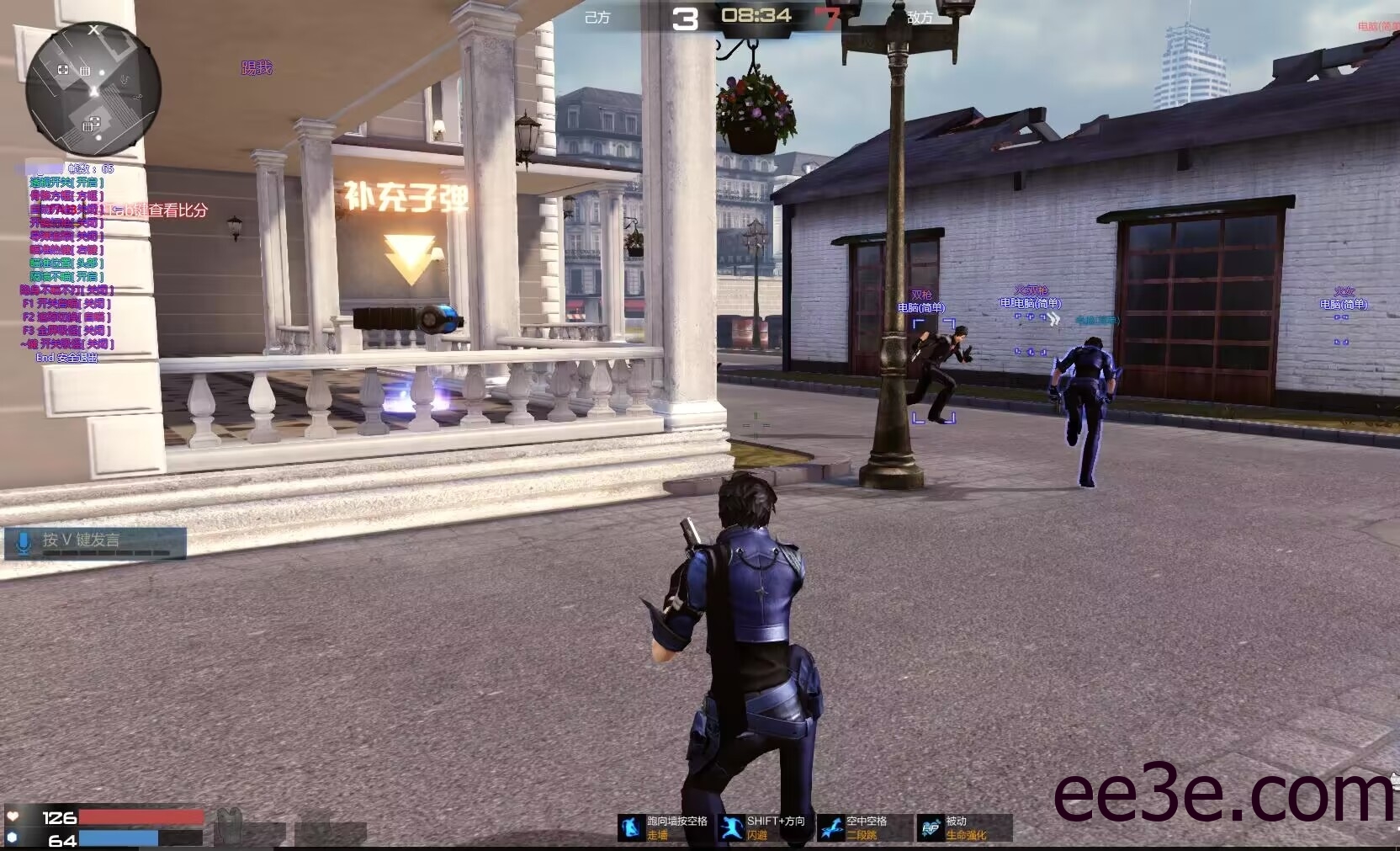The image size is (1400, 851).
Task: Select the wall-run (走墙) skill icon
Action: 631,827
